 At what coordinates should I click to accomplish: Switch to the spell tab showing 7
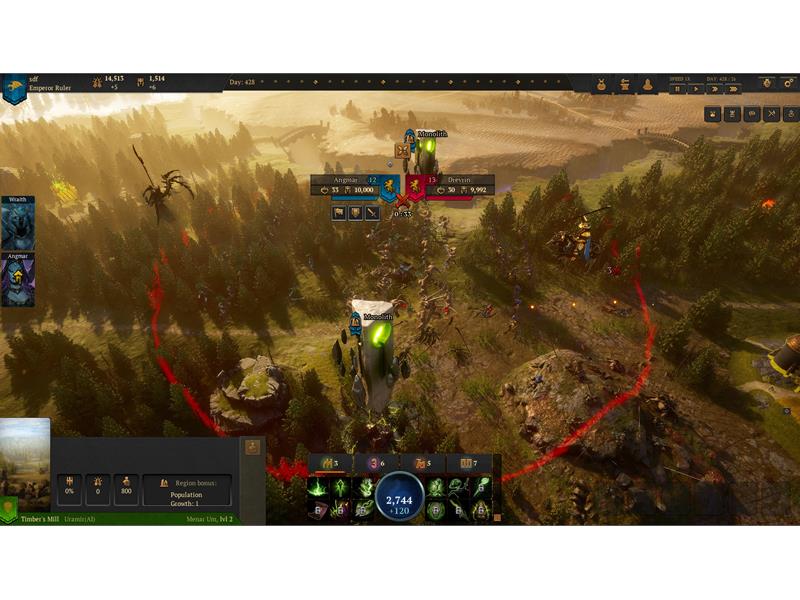pos(467,463)
